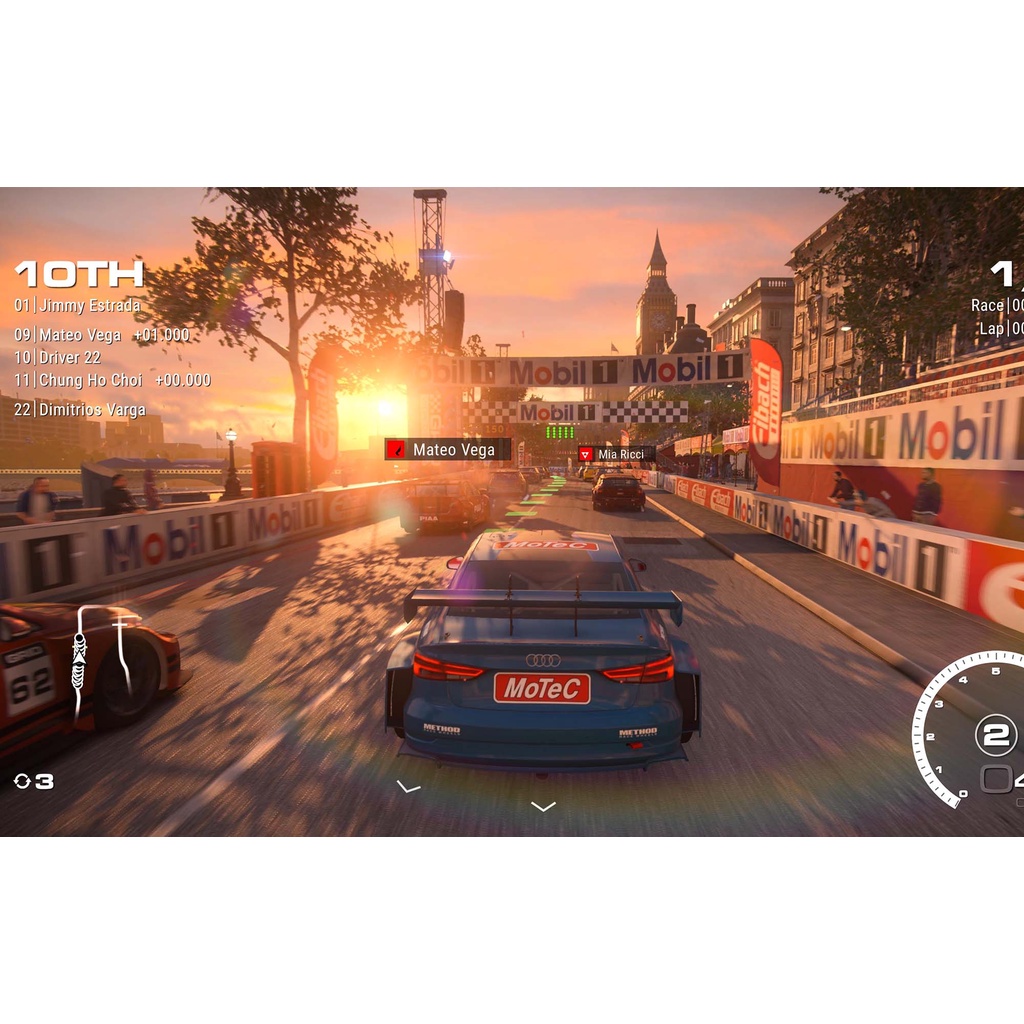
Task: Select the Mia Ricci driver name tag
Action: coord(616,455)
